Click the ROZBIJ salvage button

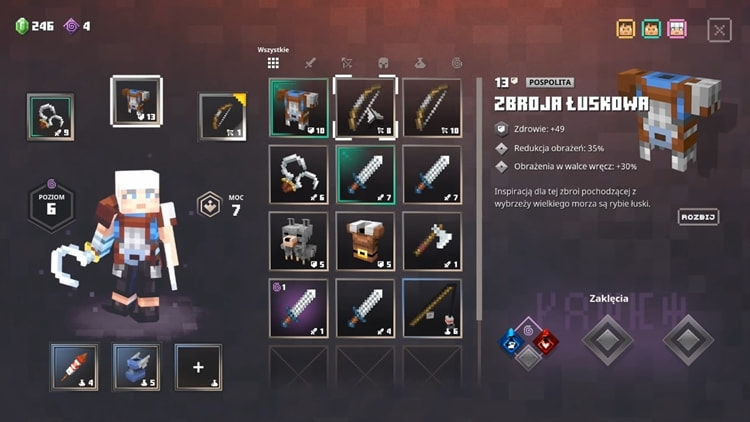(x=698, y=217)
